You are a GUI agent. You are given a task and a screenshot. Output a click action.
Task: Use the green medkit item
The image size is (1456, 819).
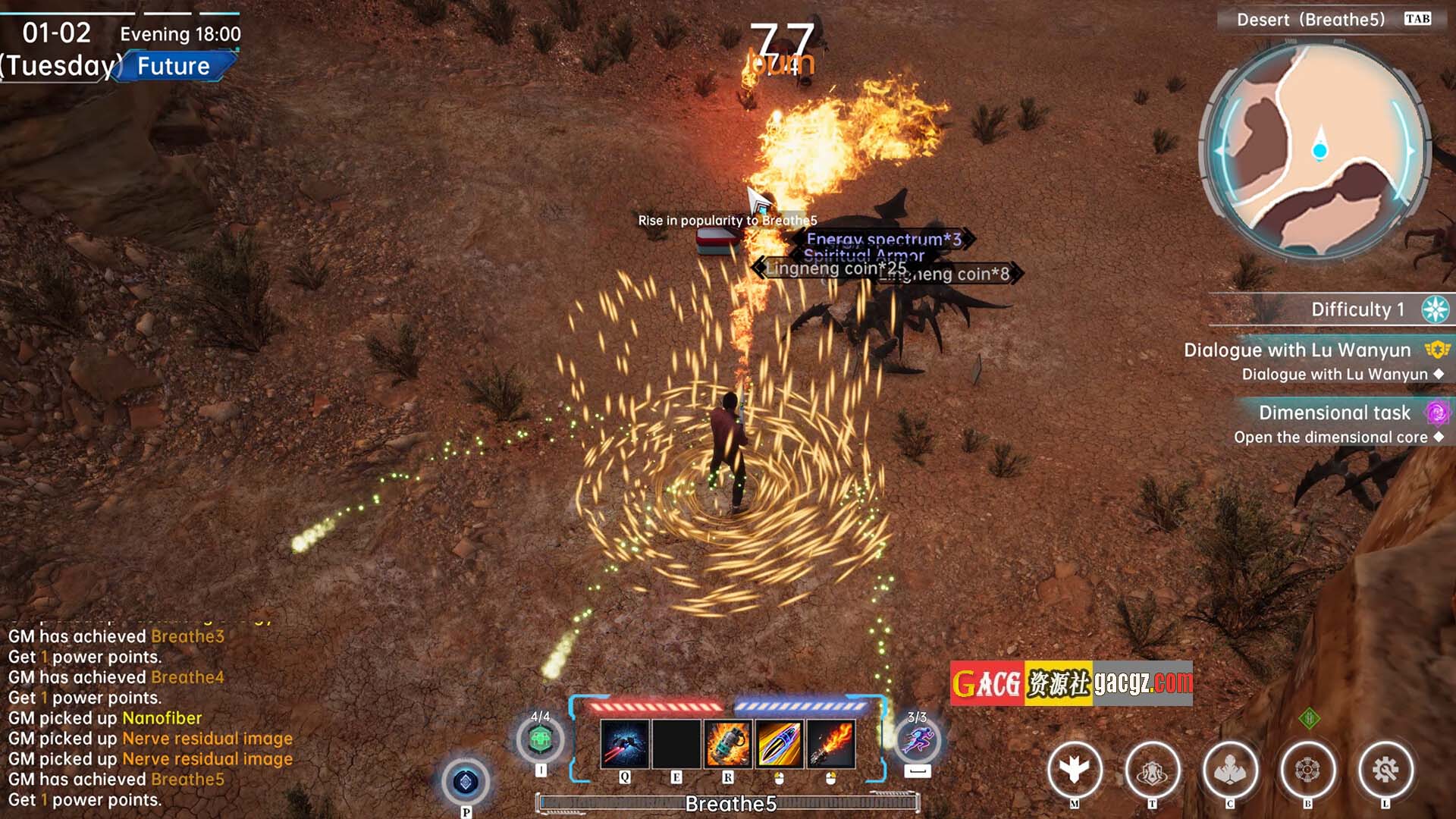click(x=540, y=739)
